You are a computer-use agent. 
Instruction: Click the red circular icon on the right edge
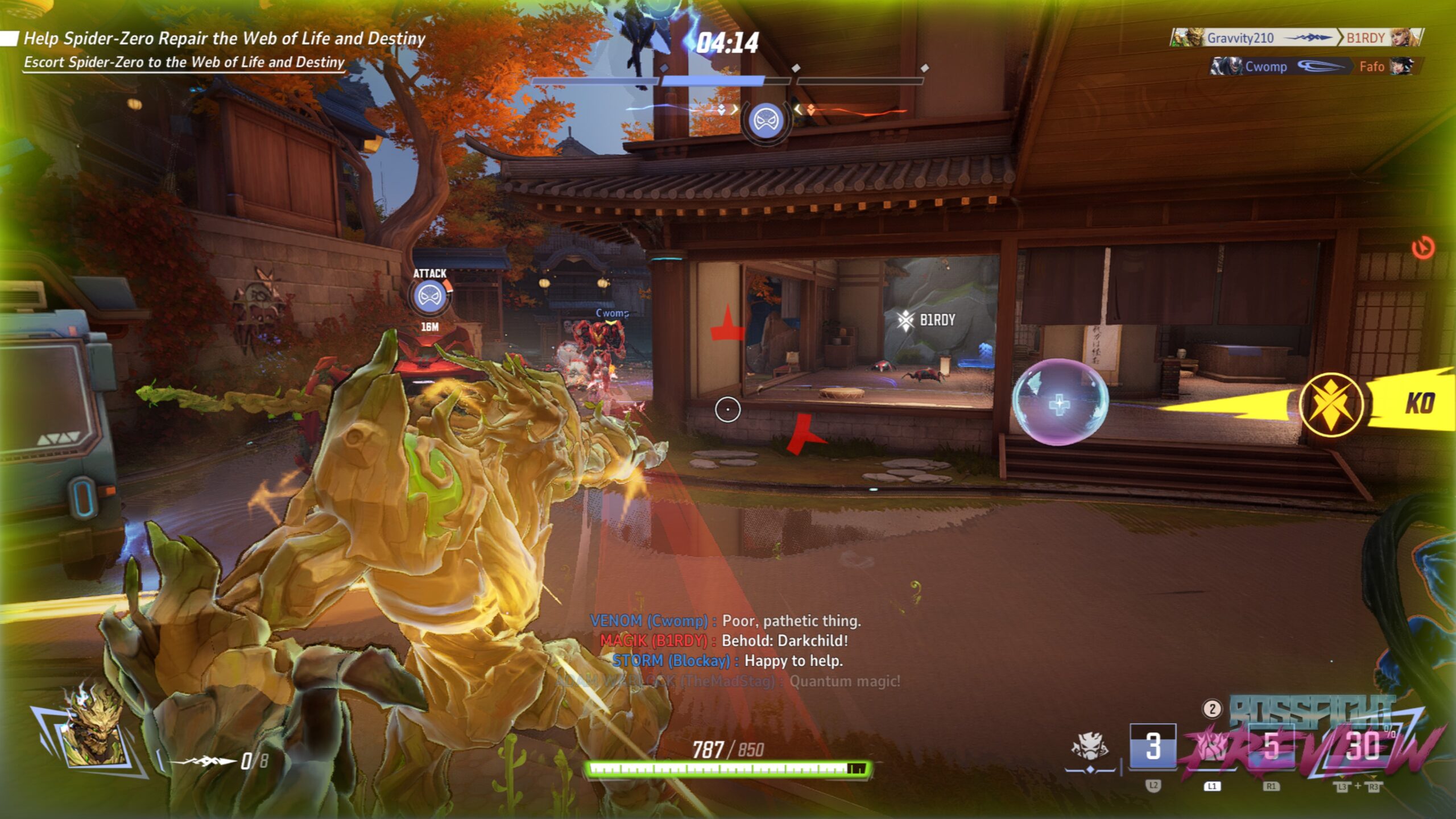click(1423, 248)
